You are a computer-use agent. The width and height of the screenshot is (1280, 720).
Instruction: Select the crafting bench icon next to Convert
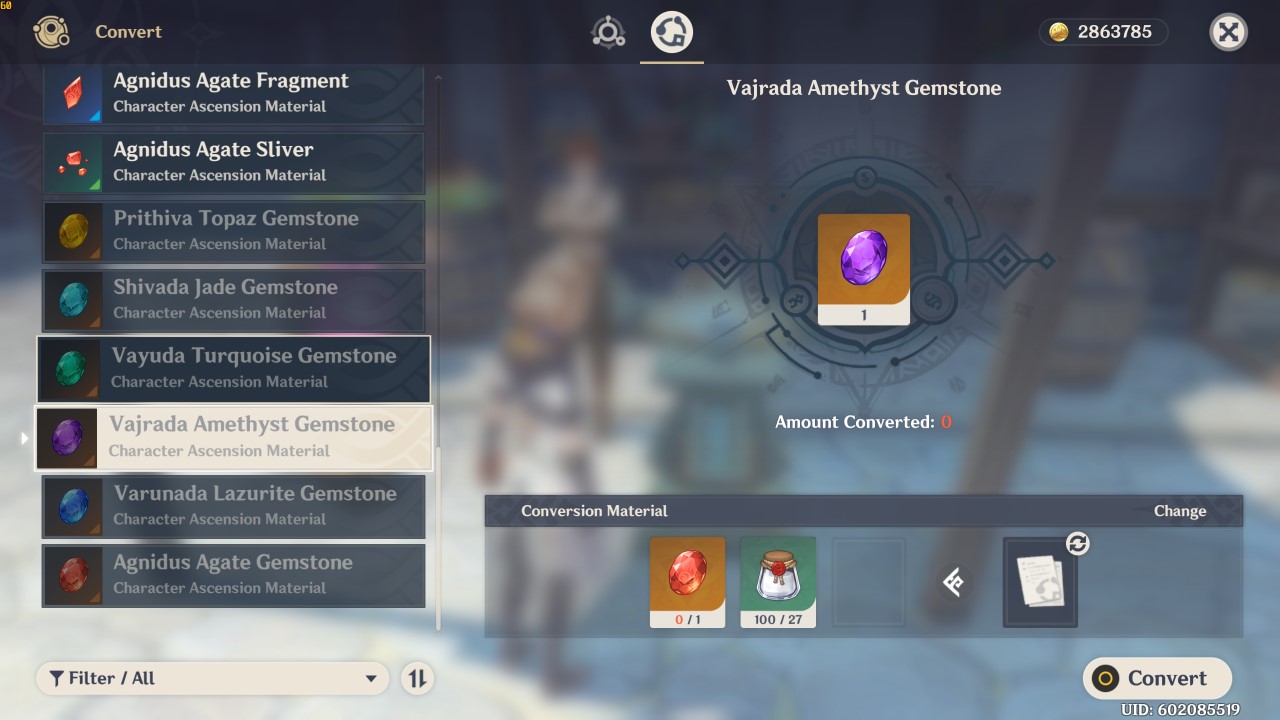(50, 31)
